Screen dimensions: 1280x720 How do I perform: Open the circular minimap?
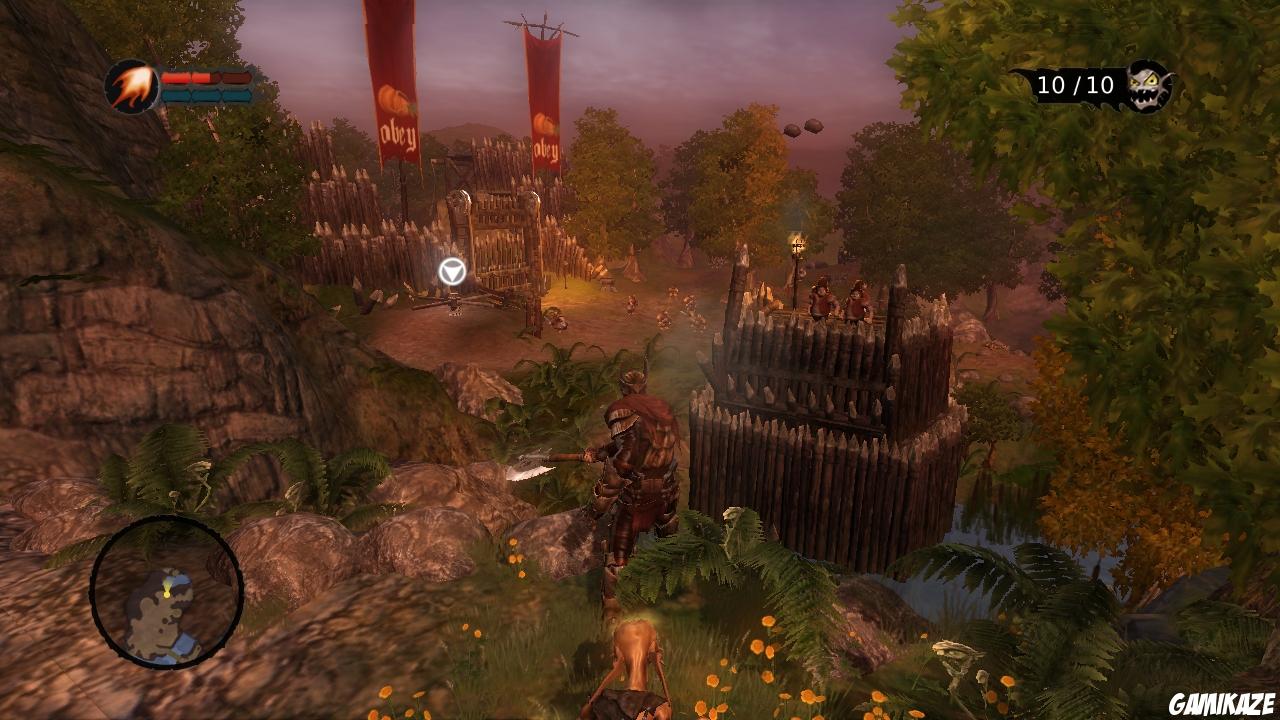point(166,592)
